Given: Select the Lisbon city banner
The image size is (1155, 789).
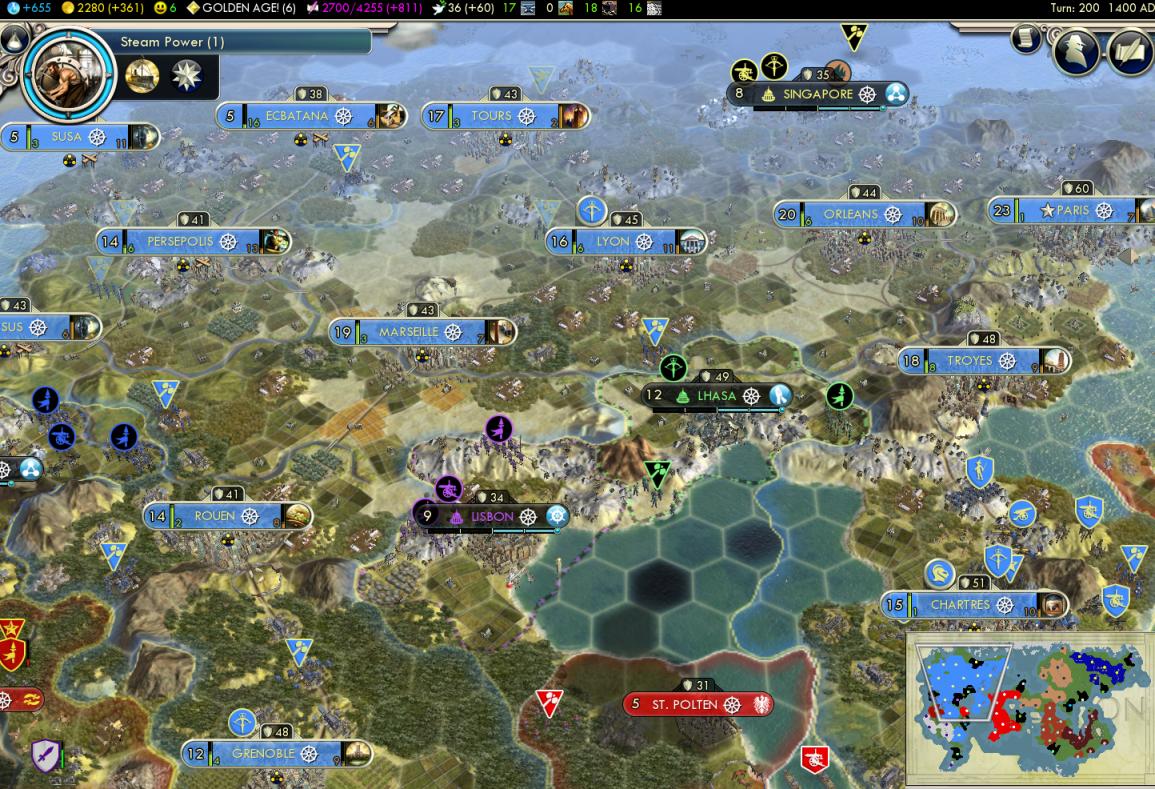Looking at the screenshot, I should [x=494, y=516].
